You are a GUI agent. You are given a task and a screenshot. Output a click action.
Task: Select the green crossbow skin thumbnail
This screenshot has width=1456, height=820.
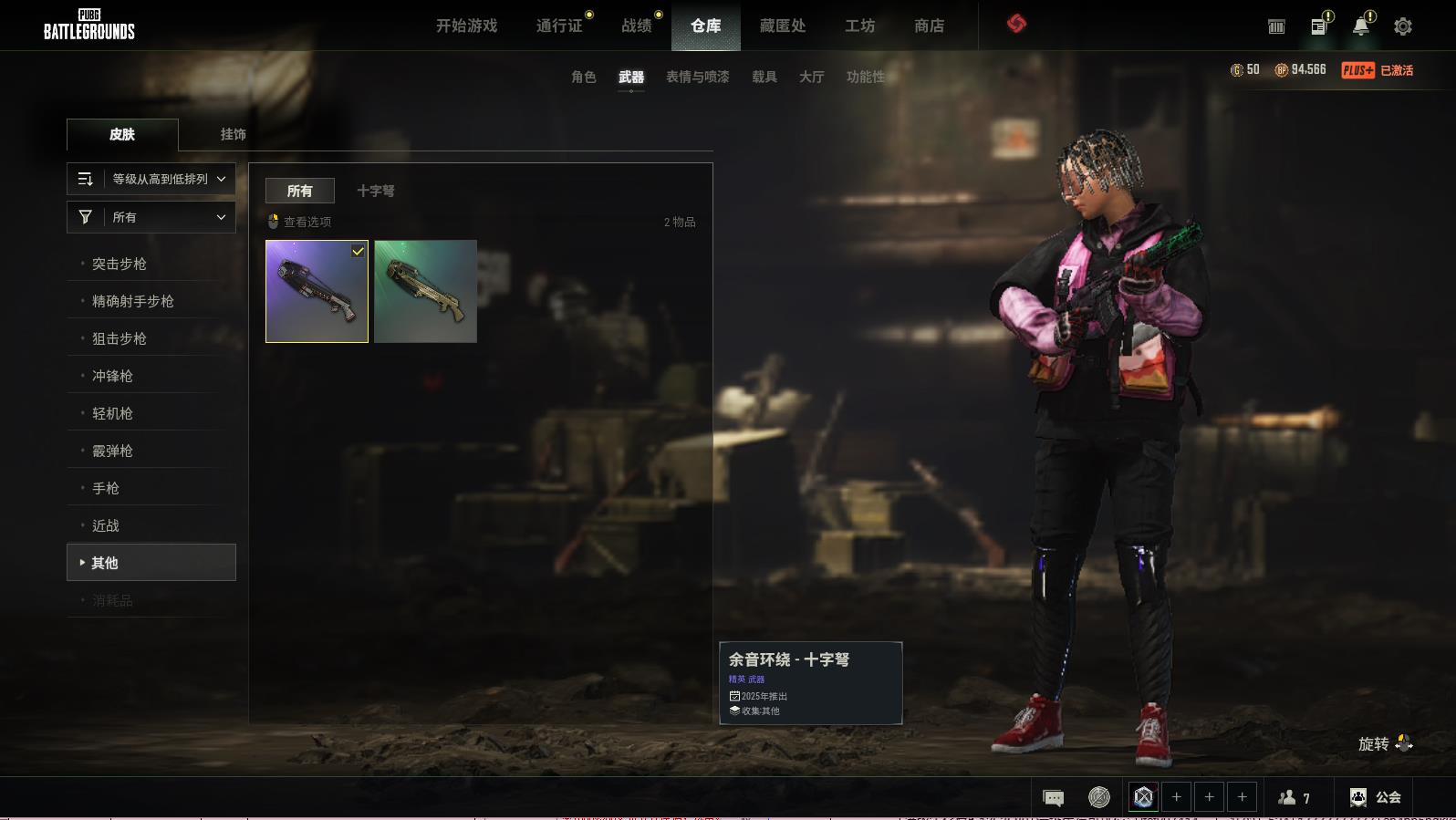pos(425,291)
